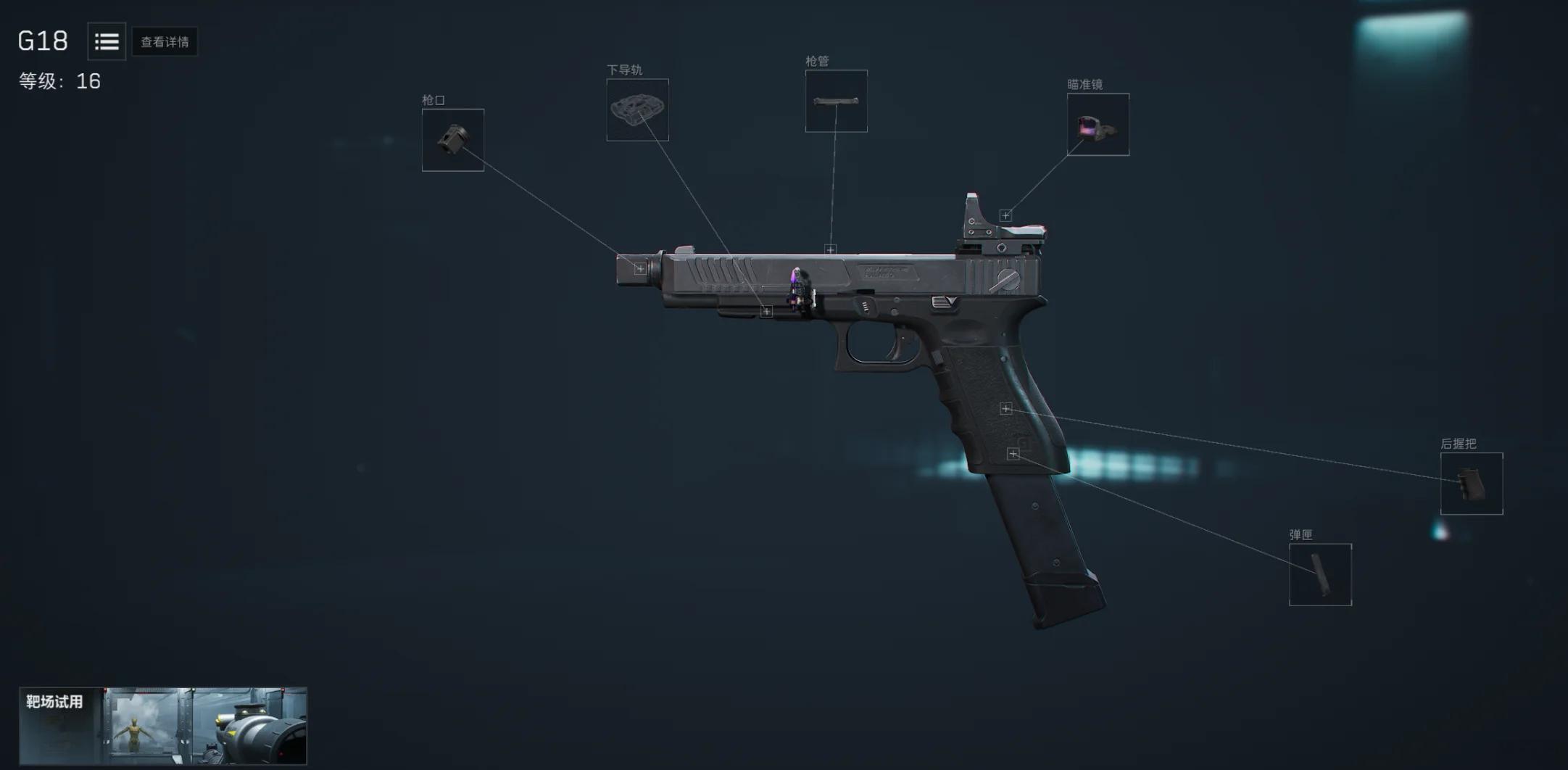Image resolution: width=1568 pixels, height=770 pixels.
Task: Click the plus marker on top of the slide
Action: coord(831,249)
